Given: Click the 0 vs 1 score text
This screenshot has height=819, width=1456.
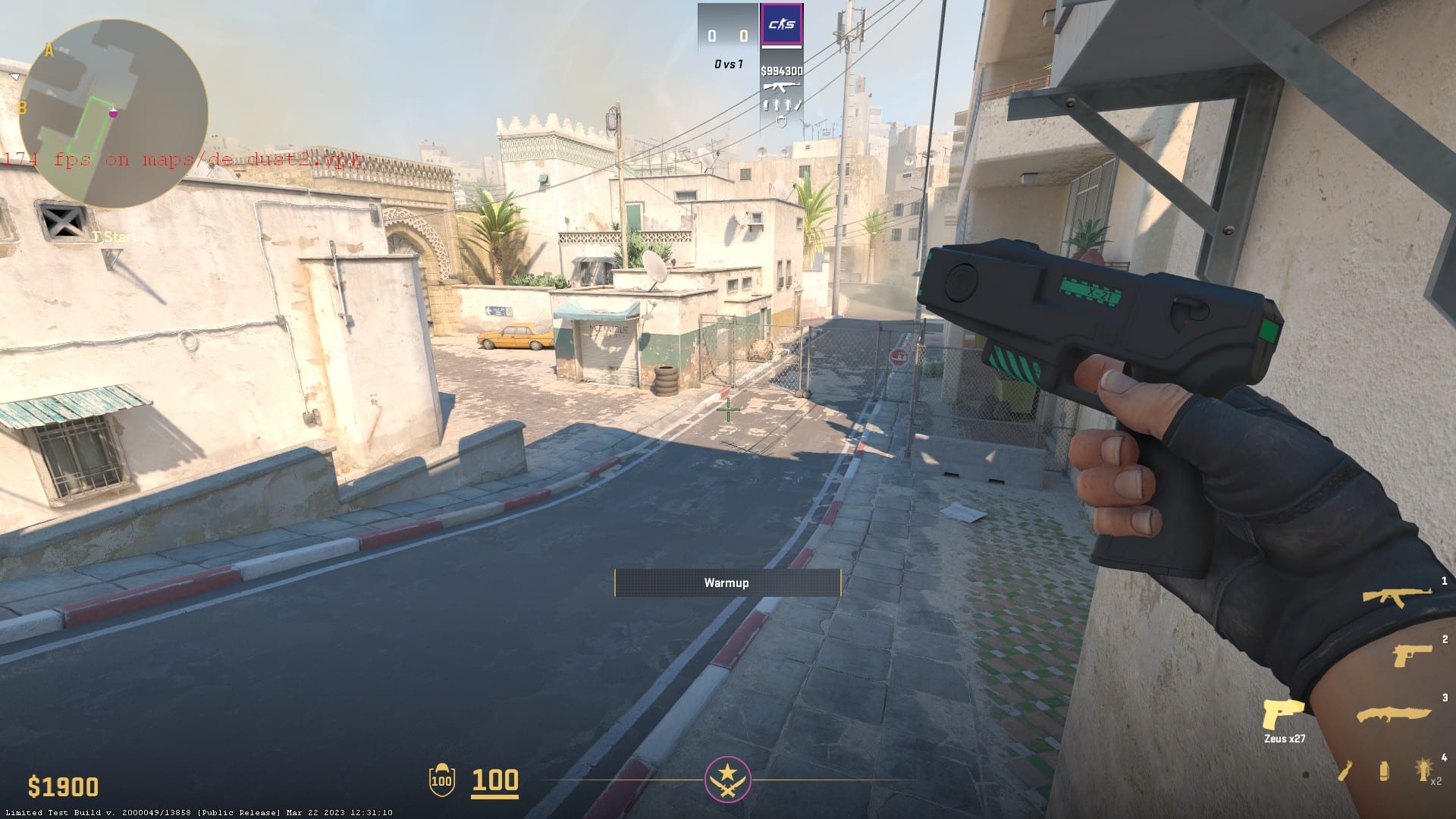Looking at the screenshot, I should point(730,64).
